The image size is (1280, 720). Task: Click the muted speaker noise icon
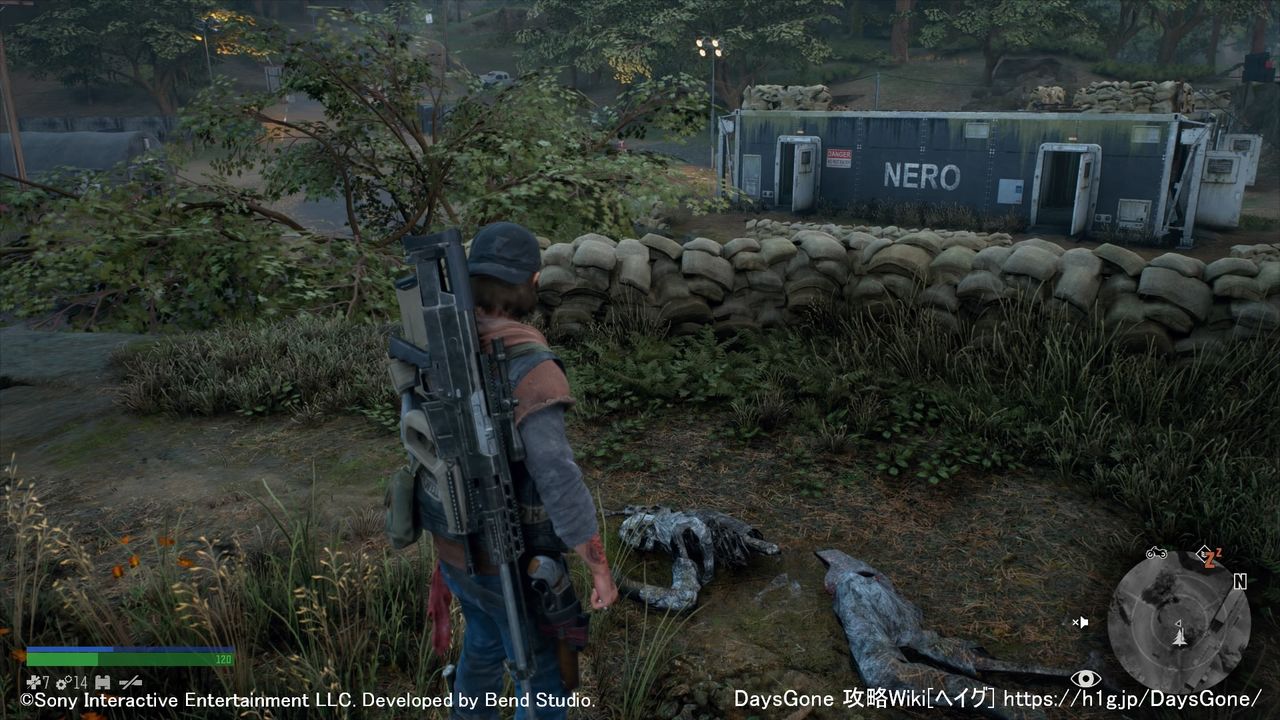pyautogui.click(x=1080, y=622)
